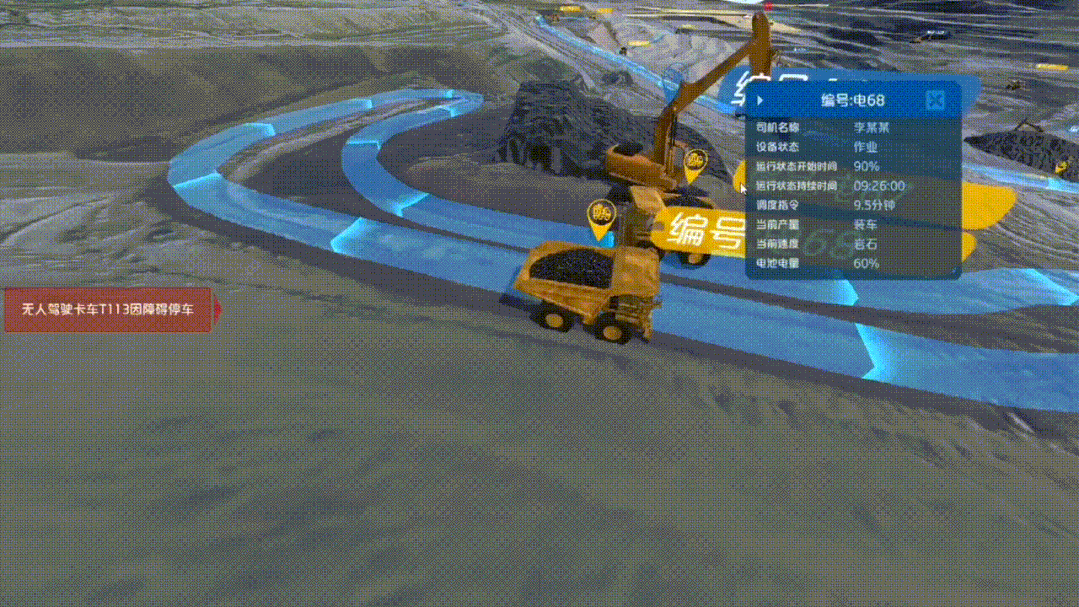Open the T113 truck obstacle alert banner
Screen dimensions: 1079x607
pyautogui.click(x=110, y=309)
